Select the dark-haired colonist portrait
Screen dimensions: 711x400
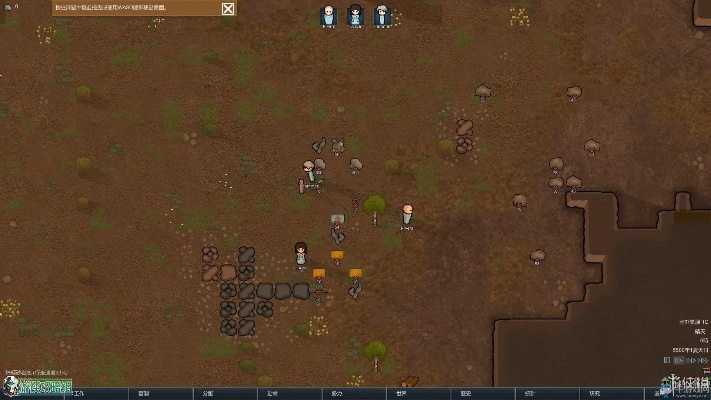point(355,15)
